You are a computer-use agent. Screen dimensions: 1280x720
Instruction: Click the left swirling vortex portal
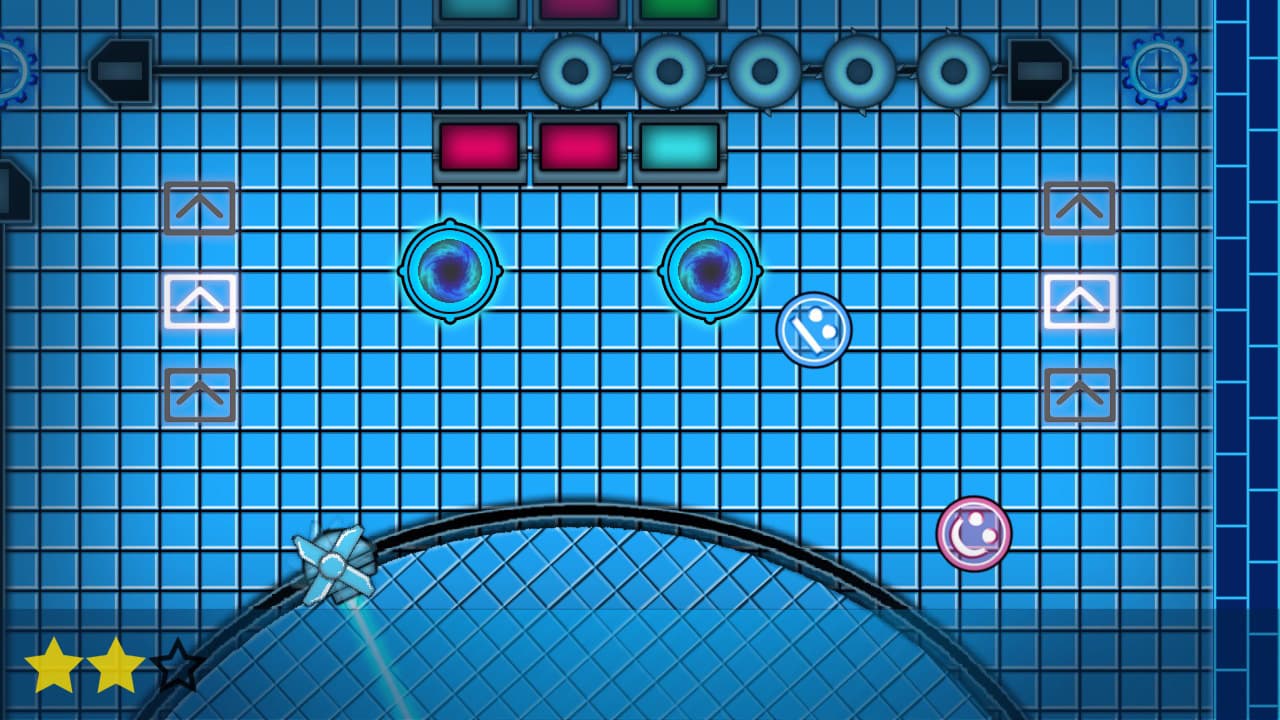click(x=449, y=270)
